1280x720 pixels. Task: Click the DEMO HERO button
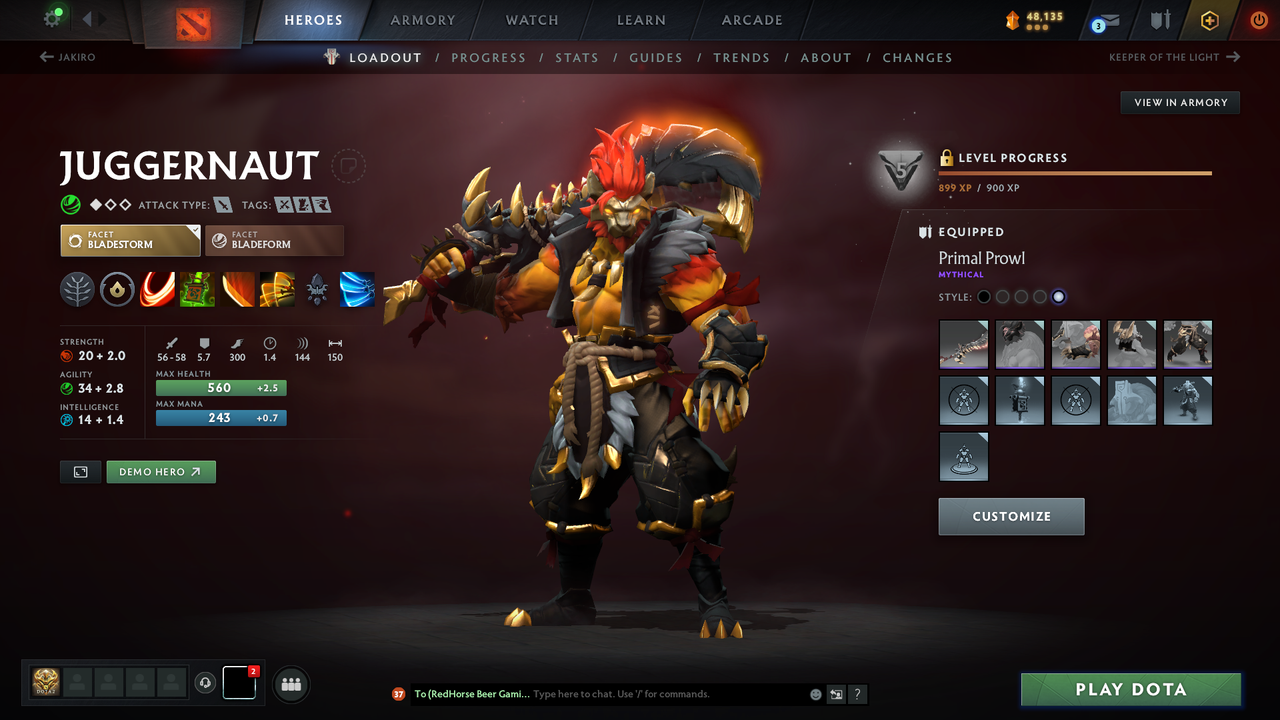pos(160,471)
